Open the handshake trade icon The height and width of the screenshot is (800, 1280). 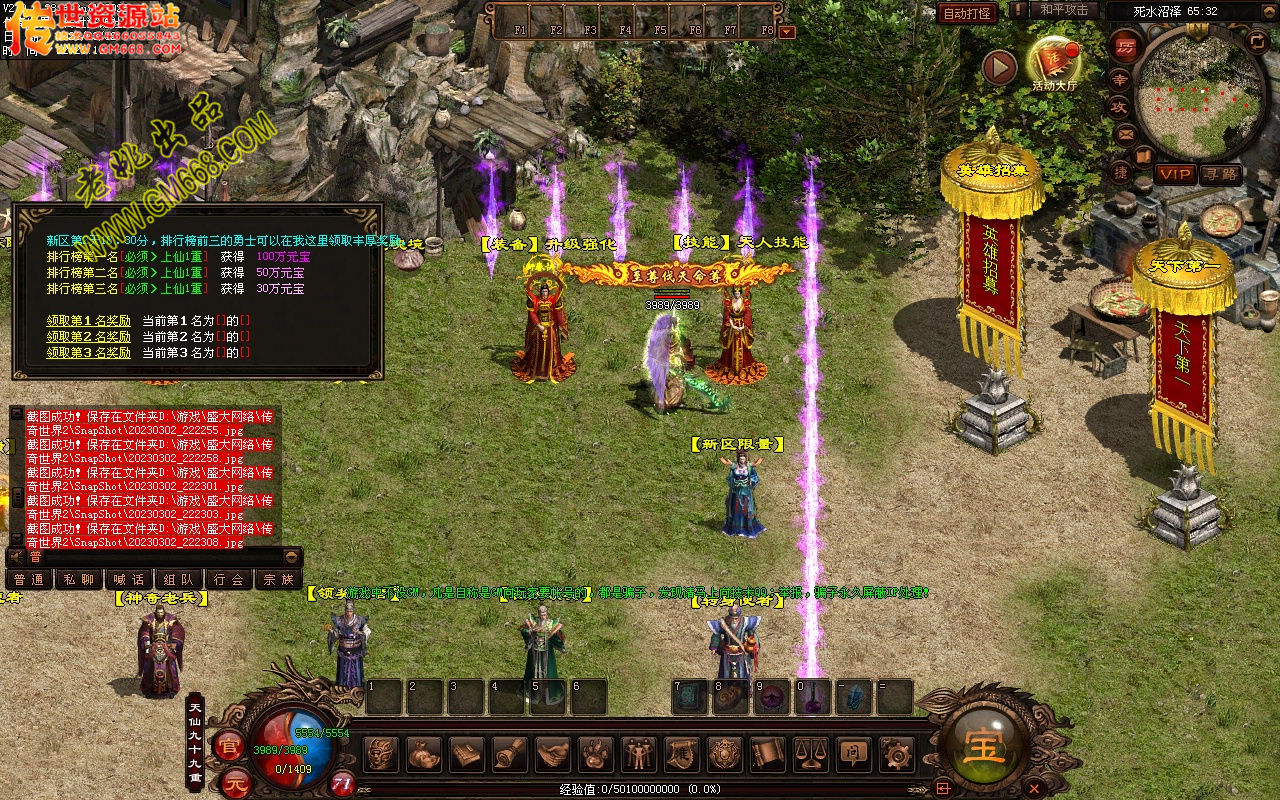point(553,754)
